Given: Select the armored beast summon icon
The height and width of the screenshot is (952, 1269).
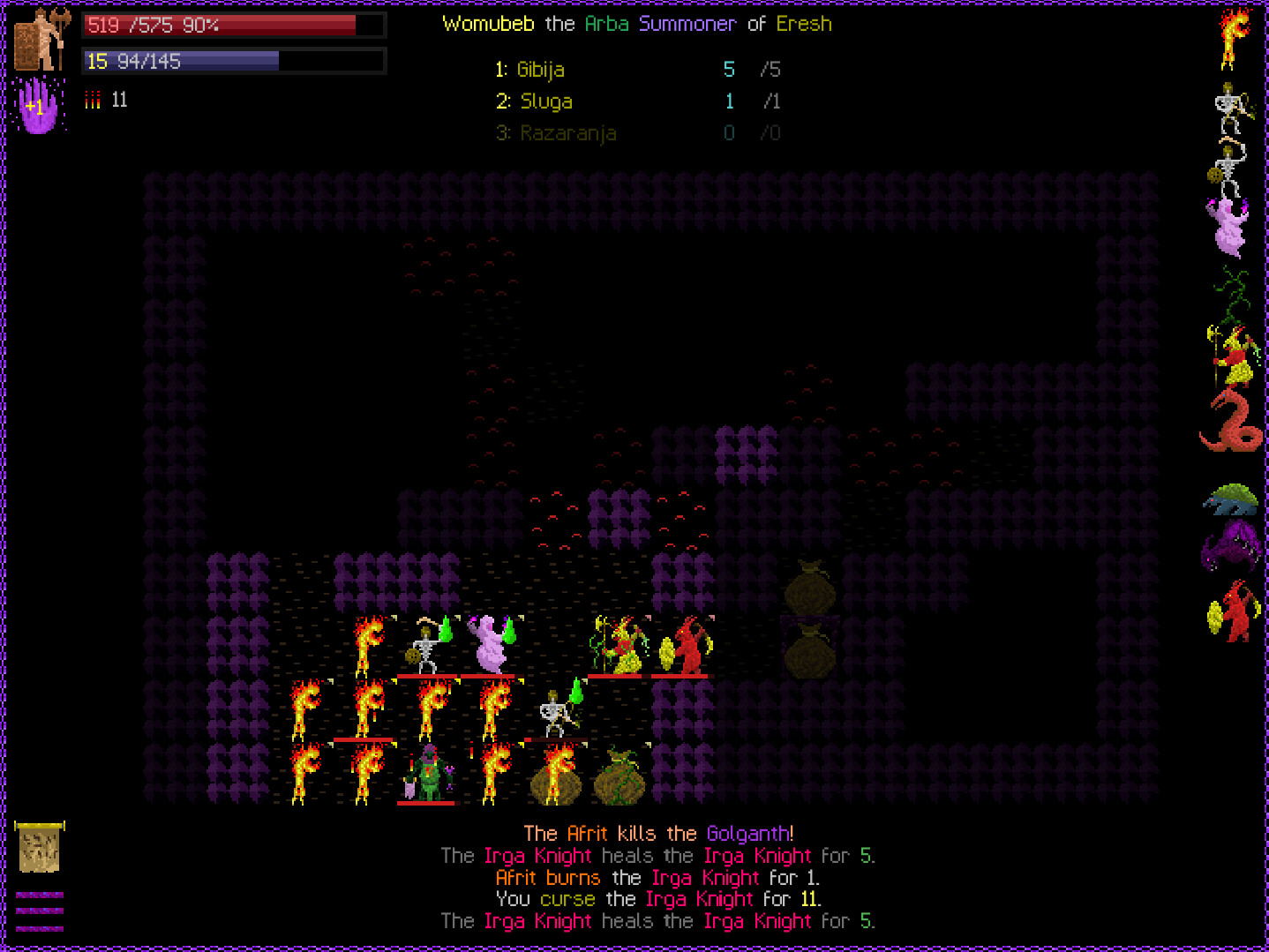Looking at the screenshot, I should coord(1232,501).
